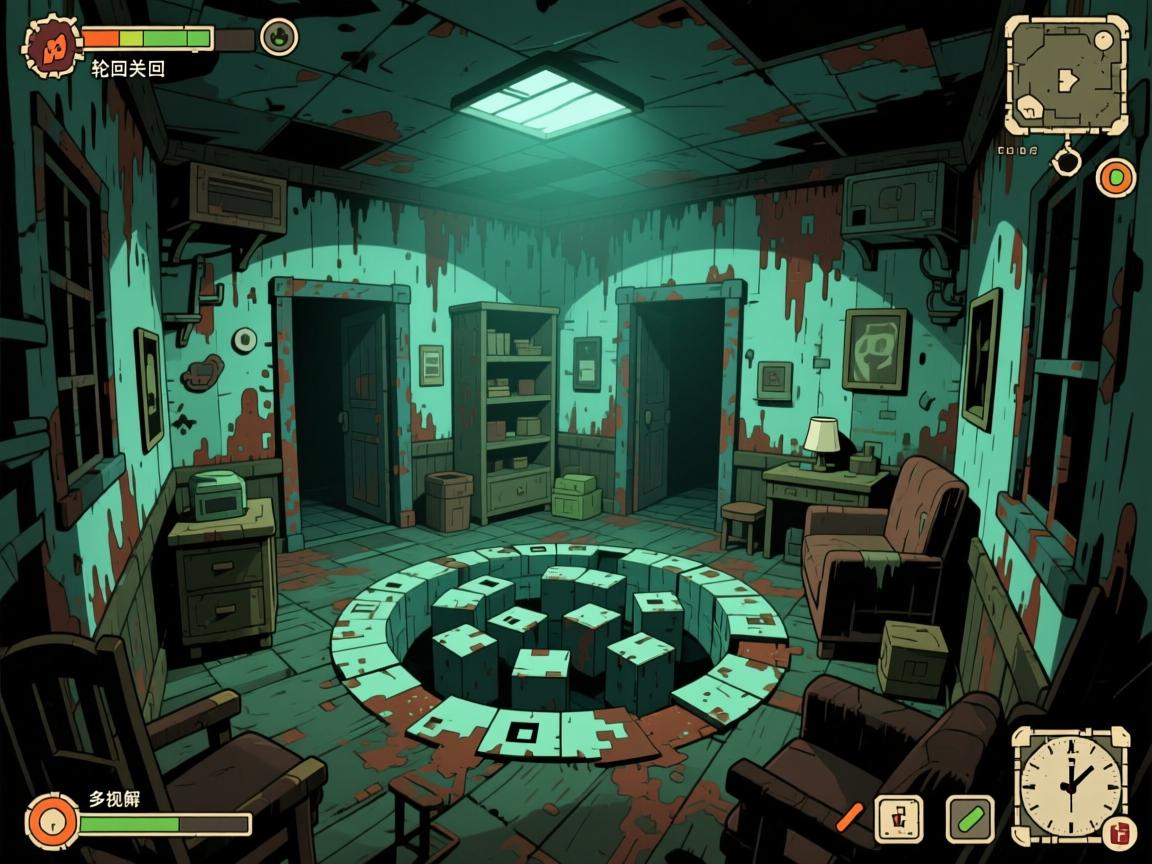Click the ring pendant hanging below the minimap
This screenshot has width=1152, height=864.
[1068, 158]
